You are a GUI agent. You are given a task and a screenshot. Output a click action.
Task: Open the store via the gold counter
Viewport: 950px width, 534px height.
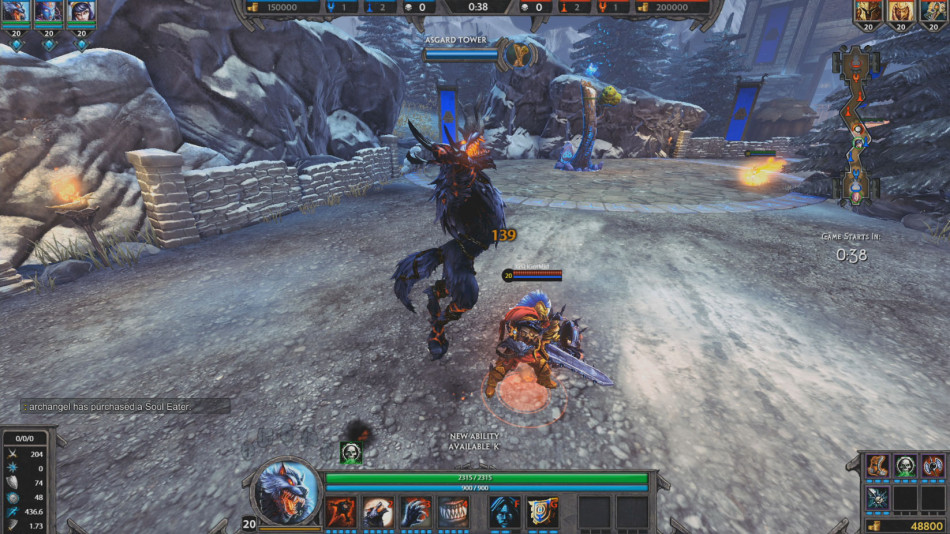click(x=906, y=525)
